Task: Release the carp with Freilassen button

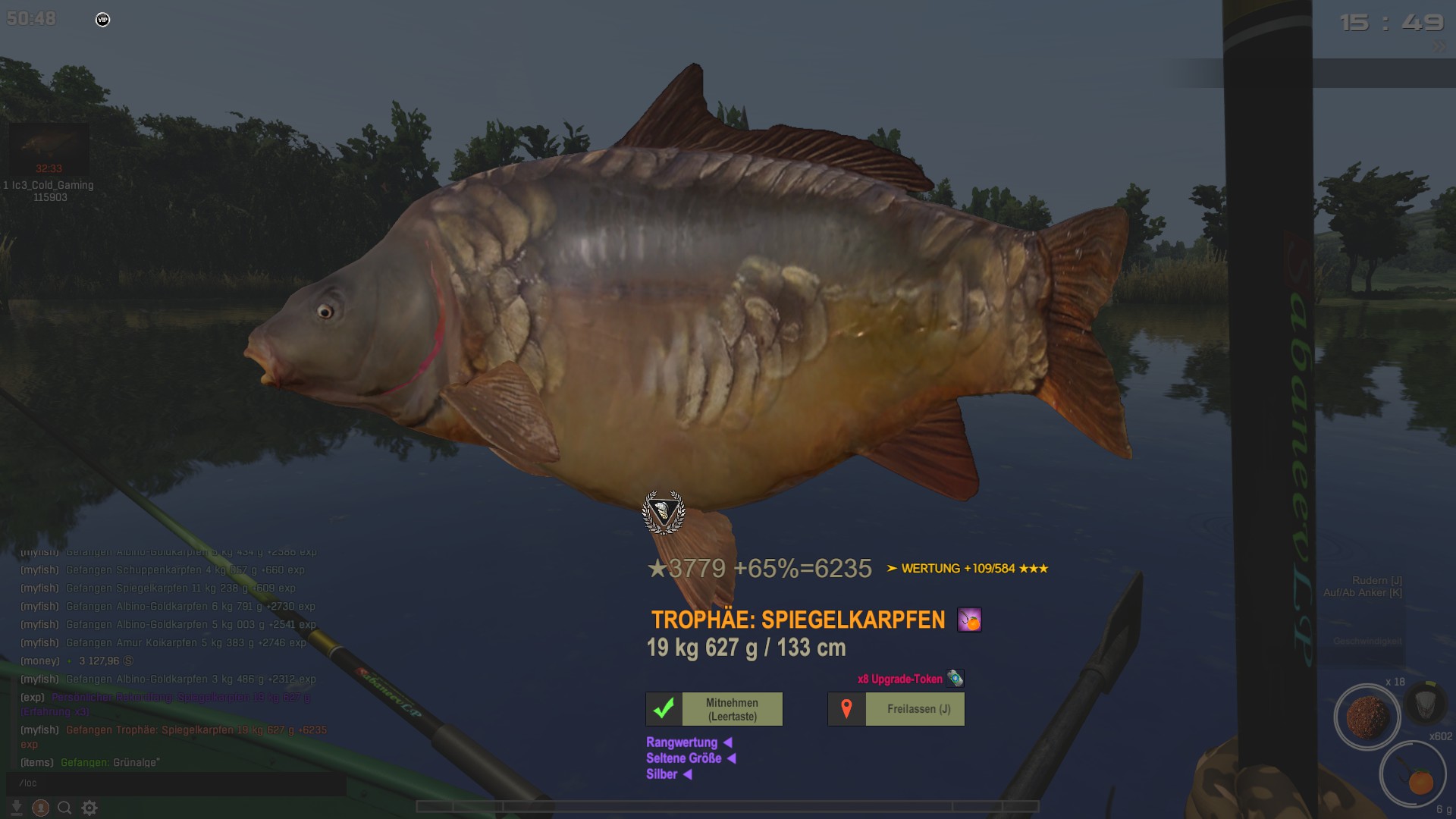Action: 896,709
